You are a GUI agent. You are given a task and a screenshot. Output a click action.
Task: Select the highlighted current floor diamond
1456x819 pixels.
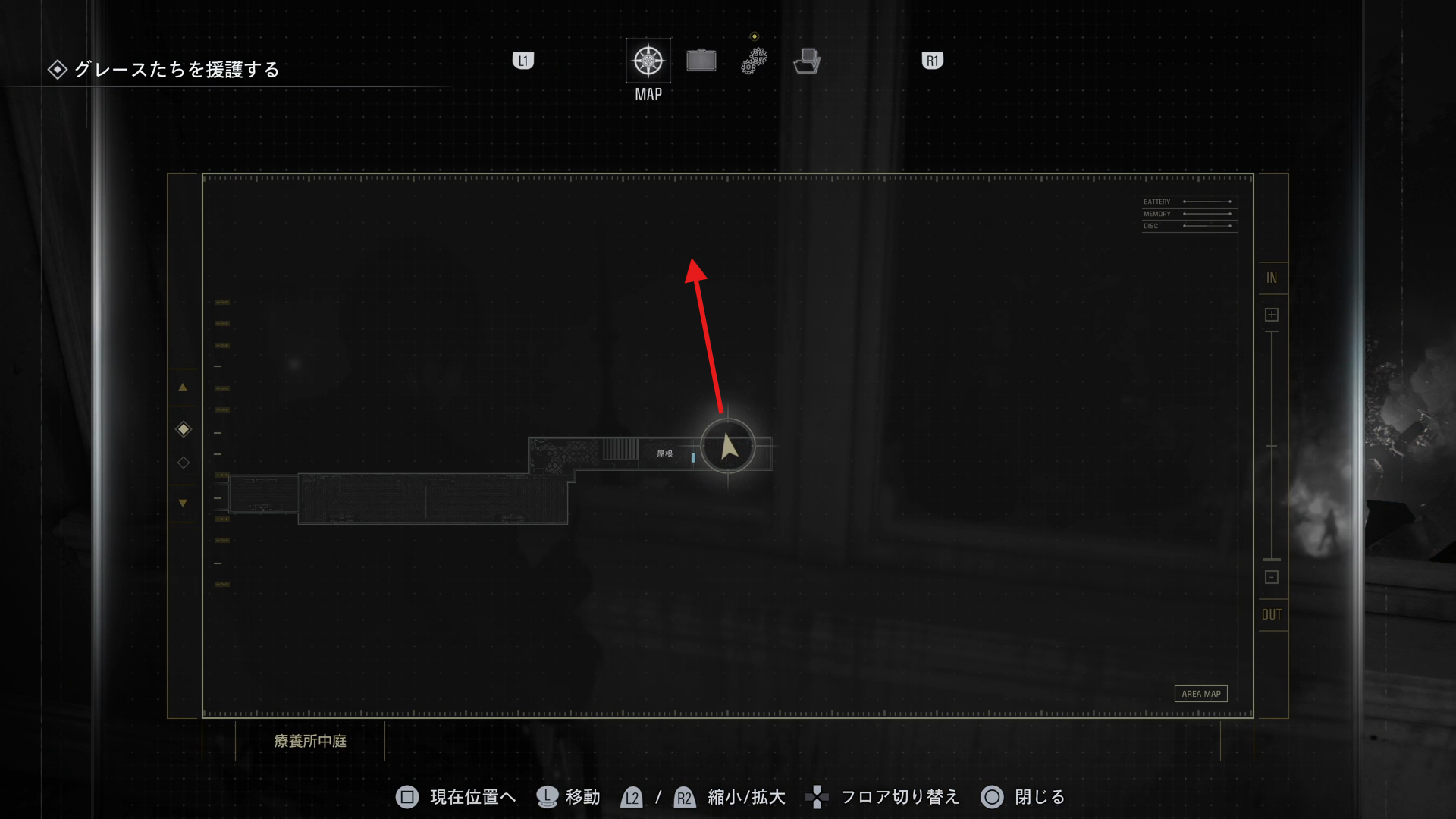184,429
